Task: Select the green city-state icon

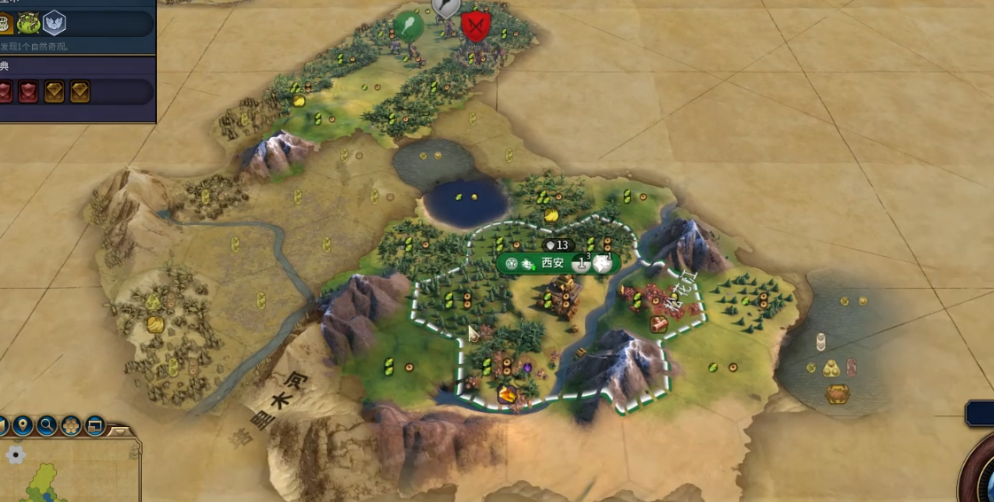Action: 28,22
